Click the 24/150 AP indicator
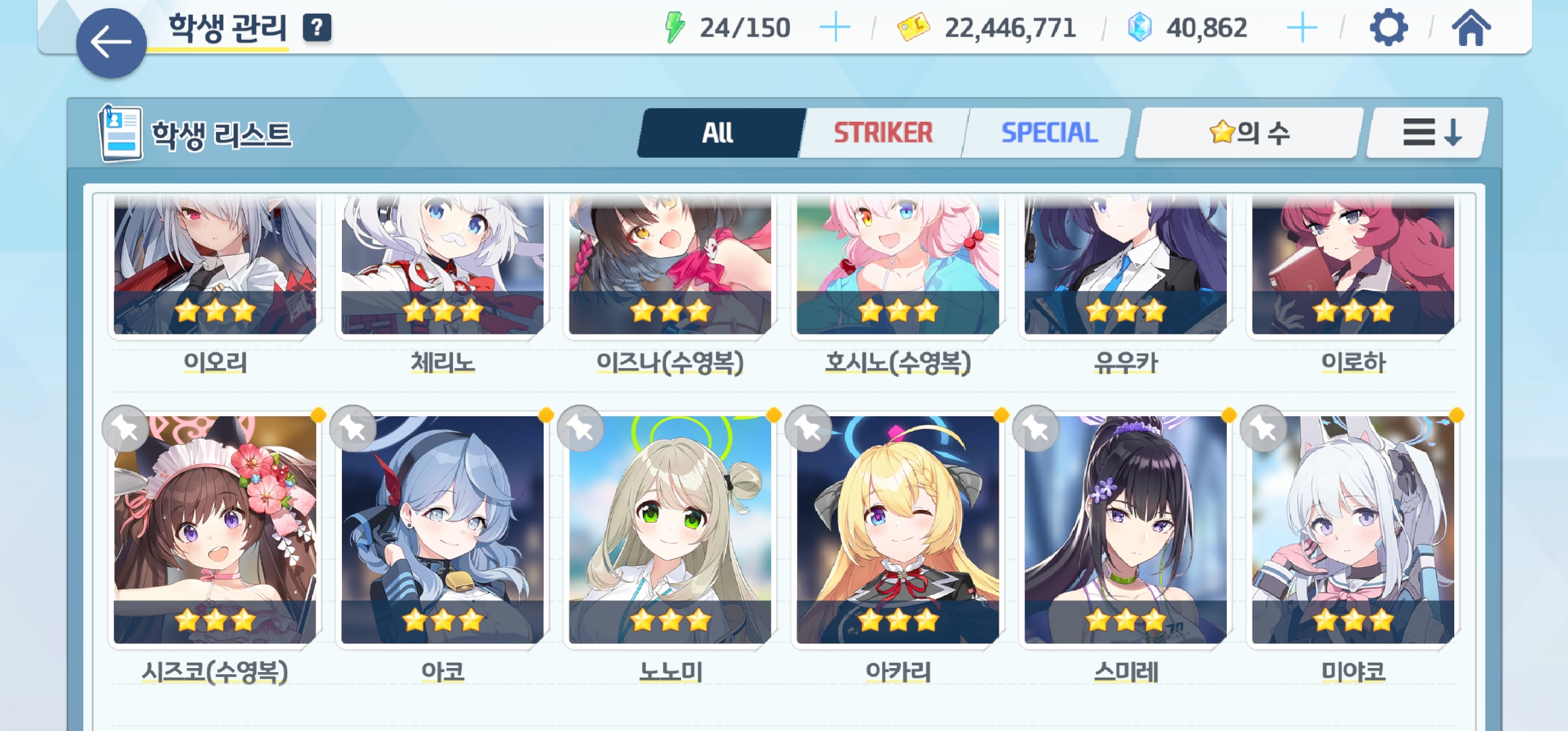Viewport: 1568px width, 731px height. (x=745, y=27)
